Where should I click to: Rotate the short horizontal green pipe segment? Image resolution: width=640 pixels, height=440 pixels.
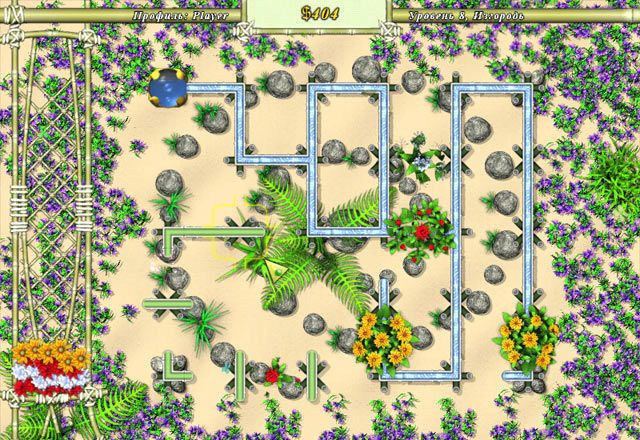[x=165, y=303]
